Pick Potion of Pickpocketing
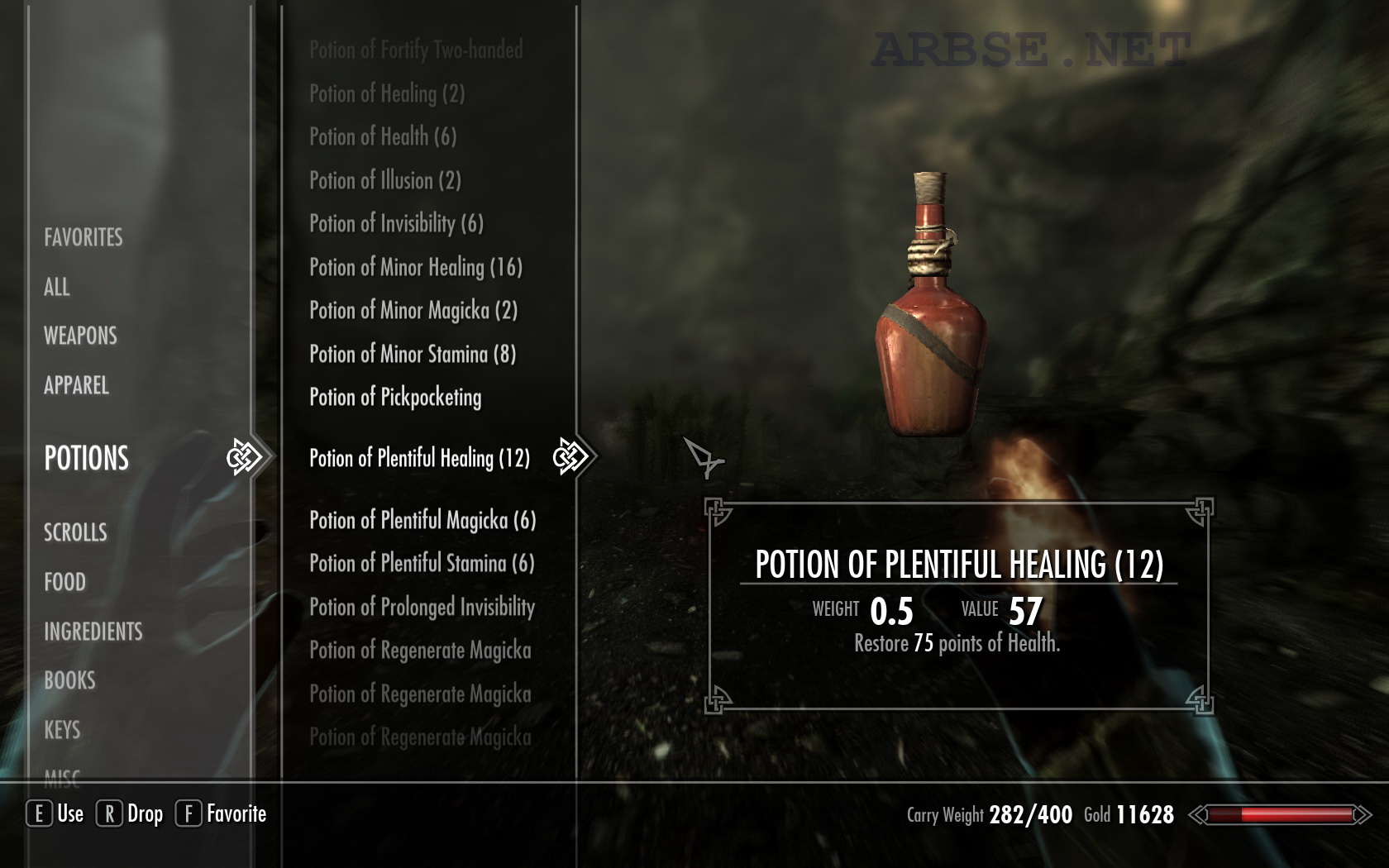1389x868 pixels. pos(395,398)
